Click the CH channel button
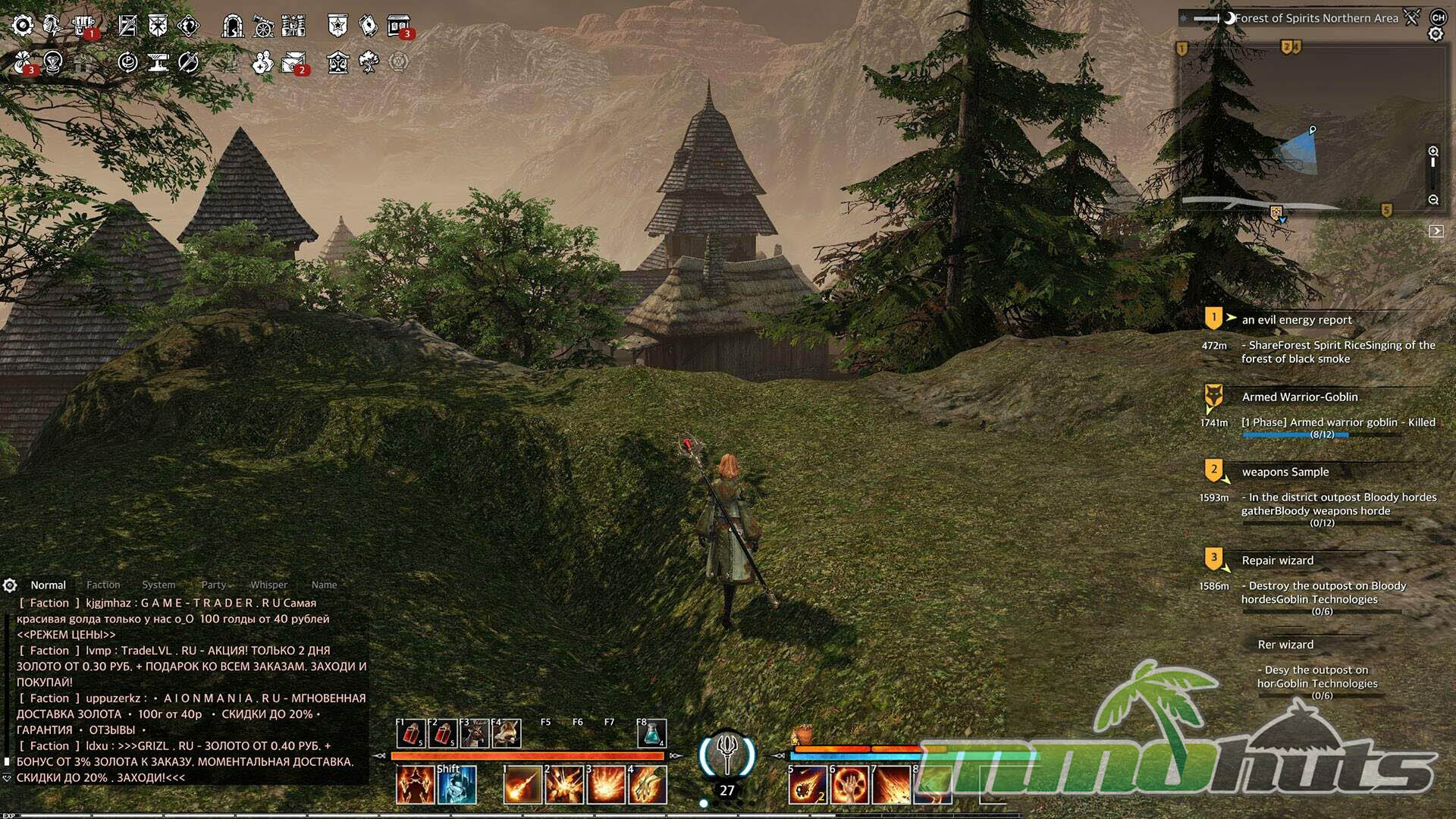Screen dimensions: 1456x819 [x=1438, y=17]
